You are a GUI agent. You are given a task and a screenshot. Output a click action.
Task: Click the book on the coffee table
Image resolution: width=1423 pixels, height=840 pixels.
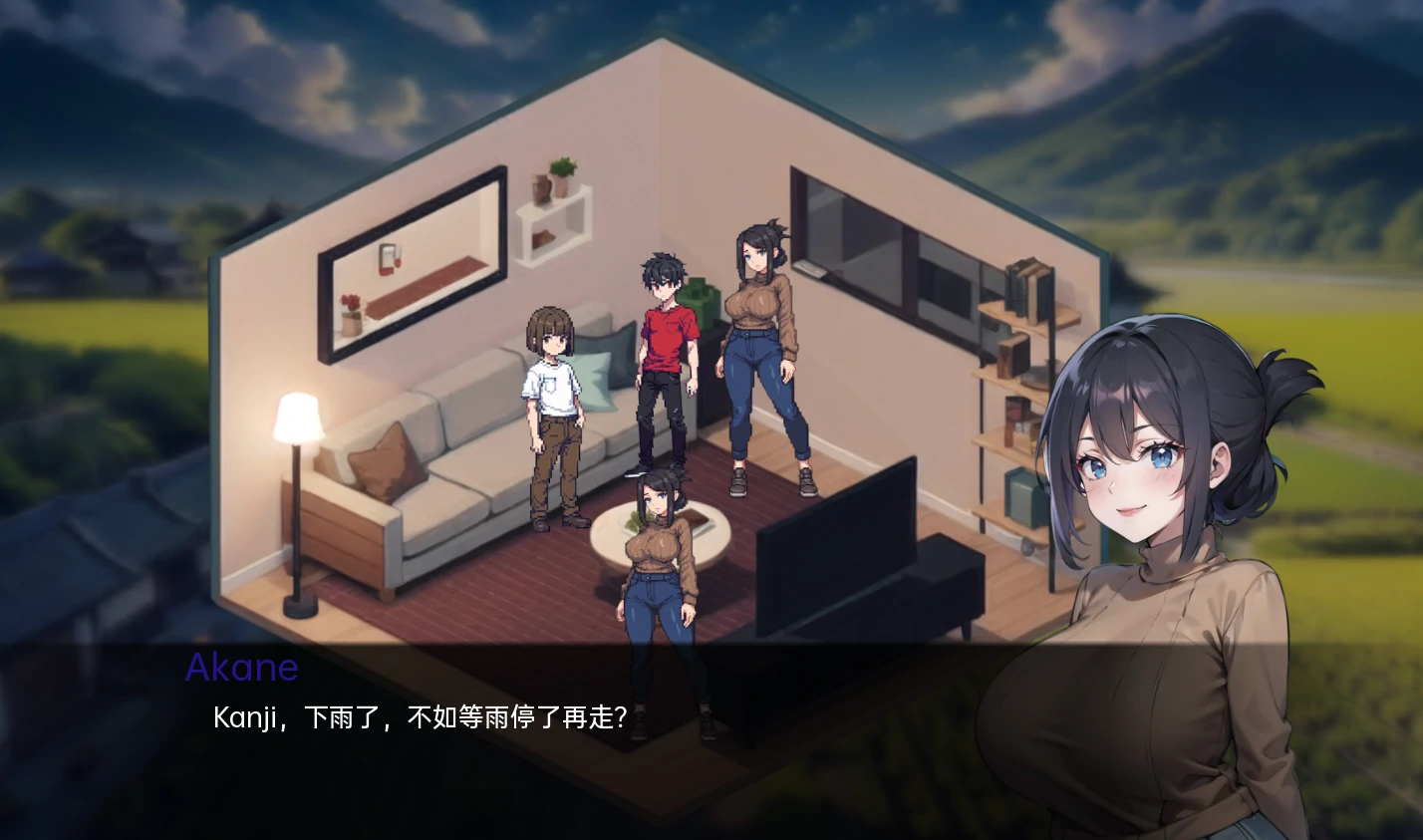click(698, 518)
